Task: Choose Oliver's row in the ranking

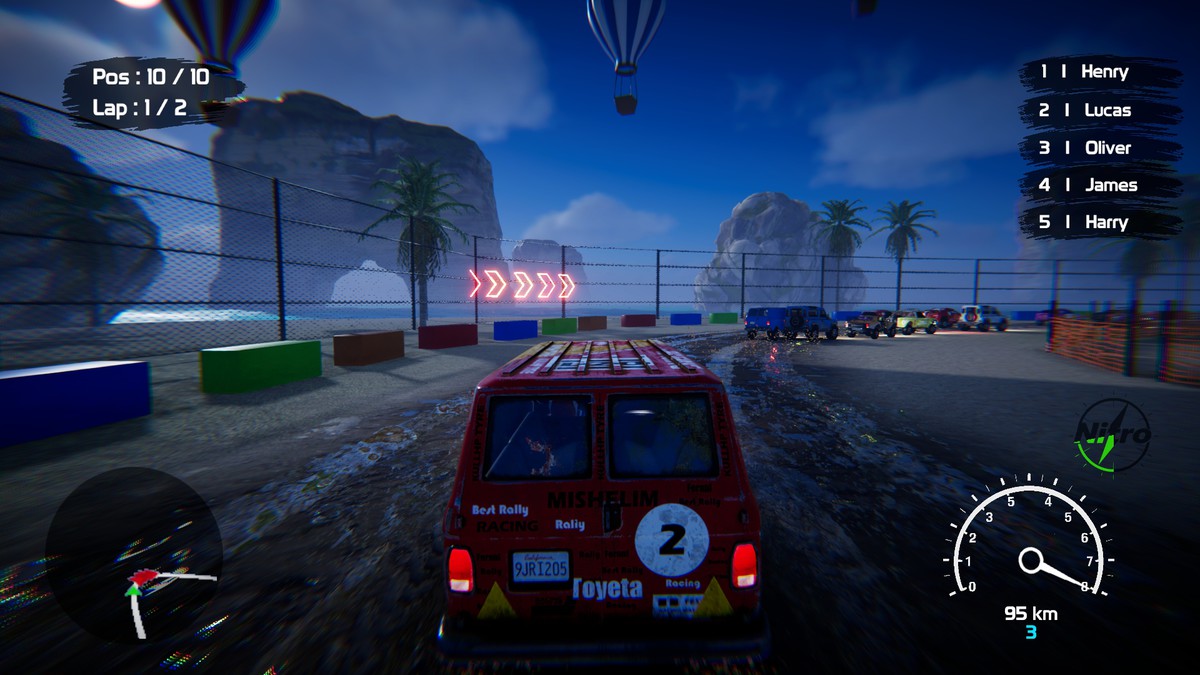Action: (x=1099, y=148)
